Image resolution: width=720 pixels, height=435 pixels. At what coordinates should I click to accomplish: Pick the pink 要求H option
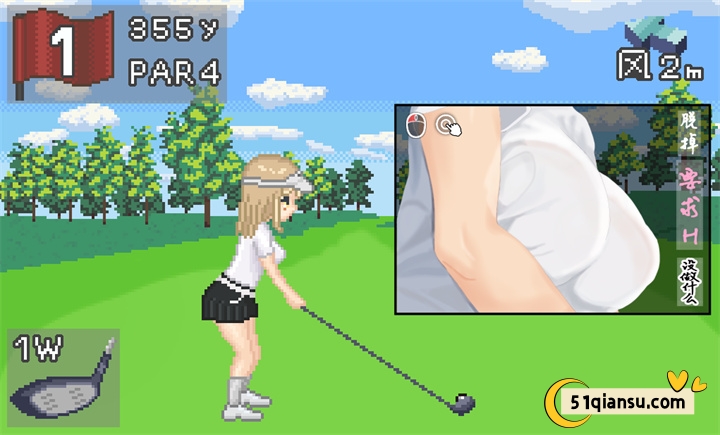pos(689,207)
